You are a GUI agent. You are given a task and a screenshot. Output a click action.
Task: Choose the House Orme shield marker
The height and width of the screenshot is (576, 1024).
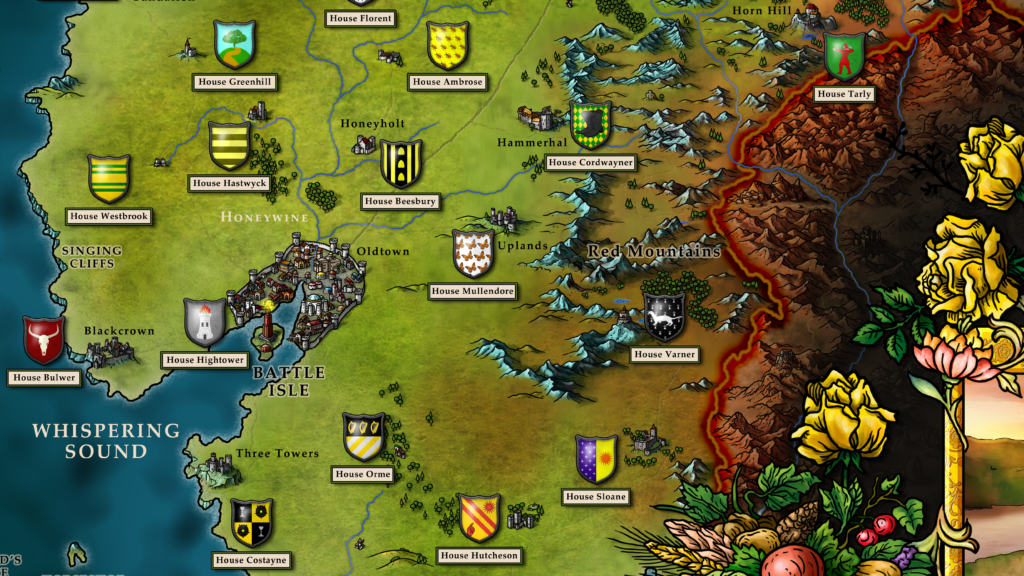[x=363, y=437]
